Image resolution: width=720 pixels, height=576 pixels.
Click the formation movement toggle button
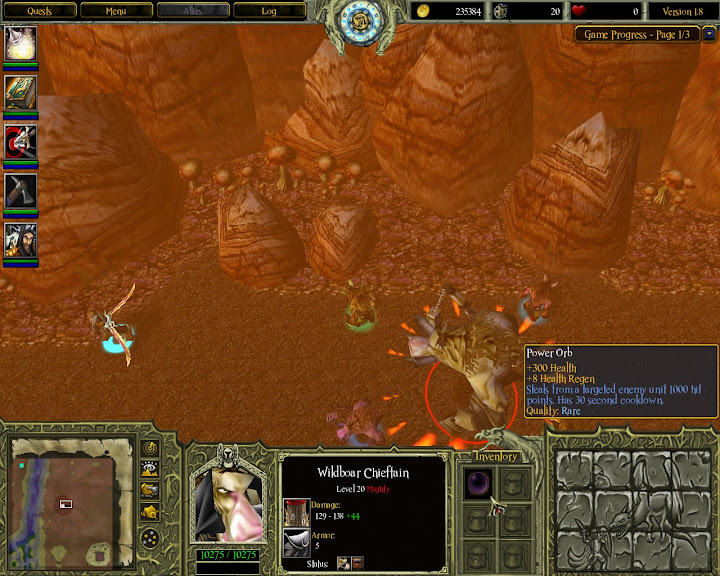[150, 538]
